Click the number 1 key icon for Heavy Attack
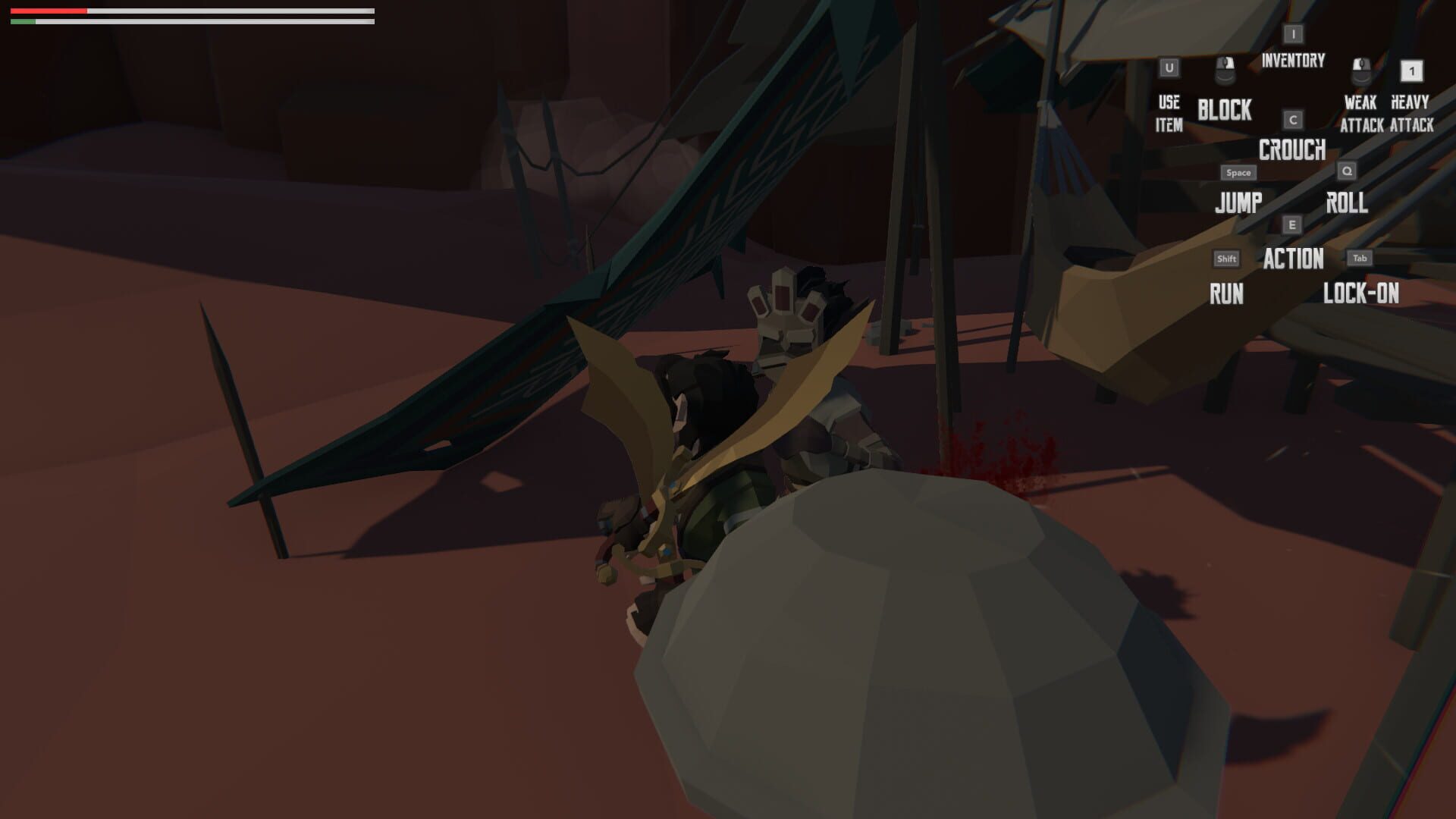Viewport: 1456px width, 819px height. (1412, 72)
